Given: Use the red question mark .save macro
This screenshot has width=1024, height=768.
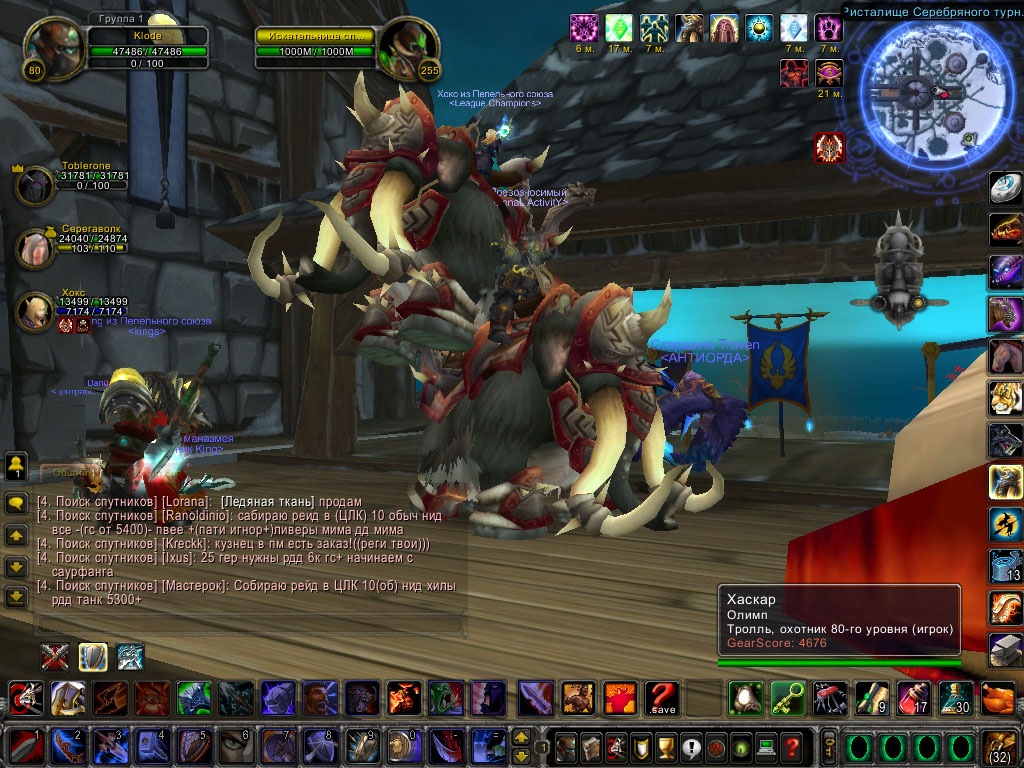Looking at the screenshot, I should click(x=662, y=697).
